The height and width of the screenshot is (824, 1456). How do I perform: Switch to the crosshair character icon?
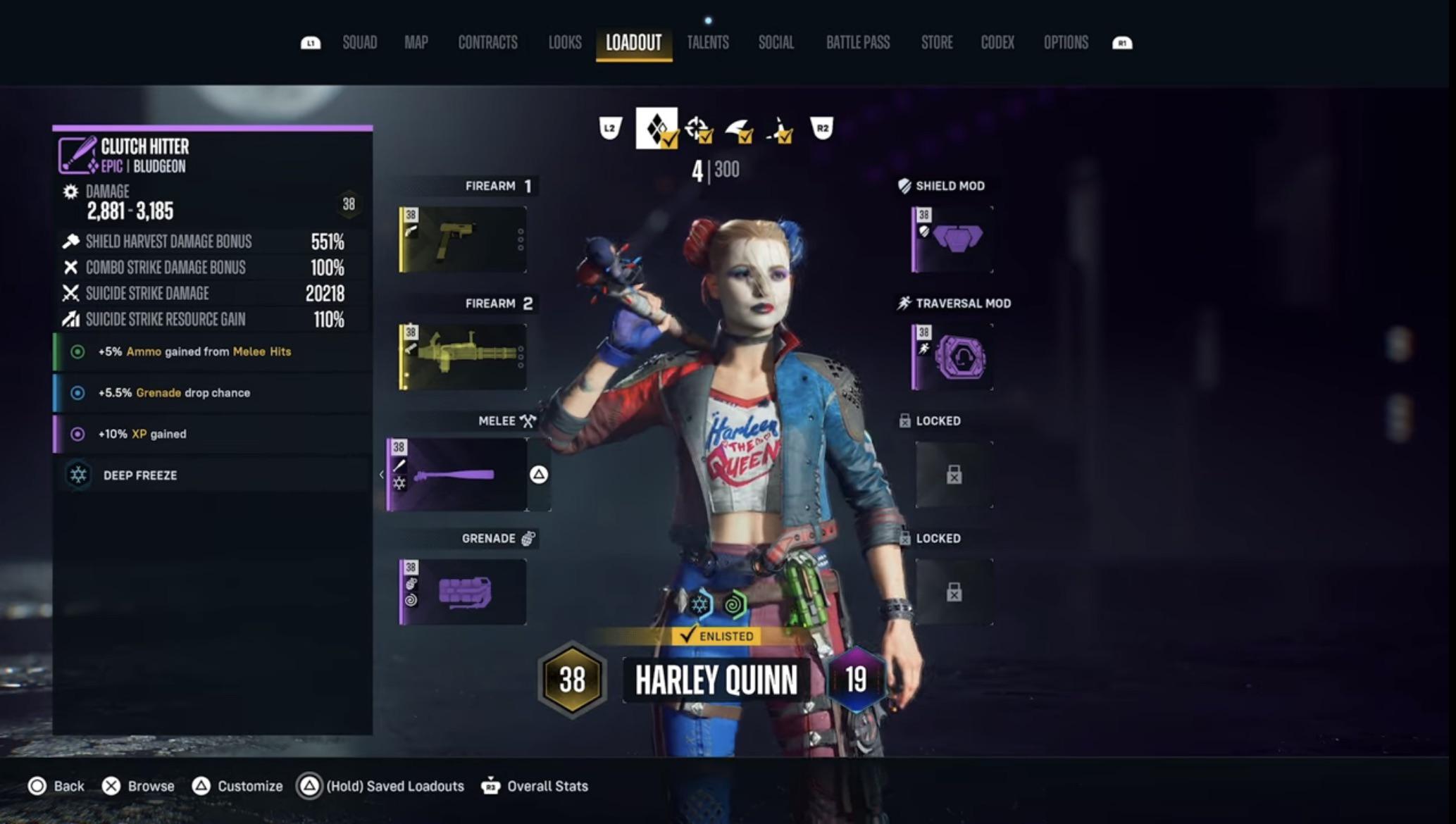698,129
